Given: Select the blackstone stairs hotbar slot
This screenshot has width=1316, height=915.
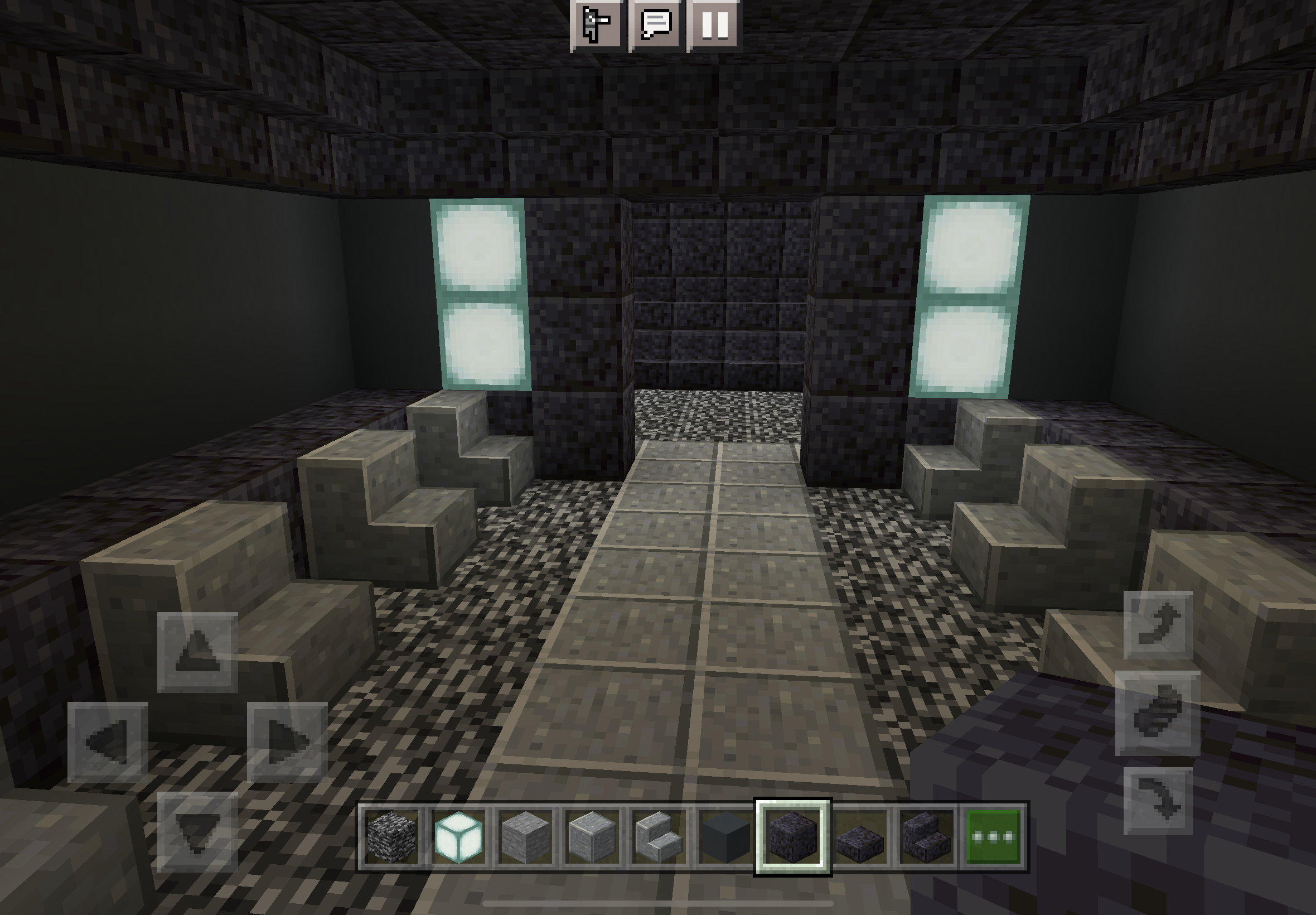Looking at the screenshot, I should [x=926, y=836].
